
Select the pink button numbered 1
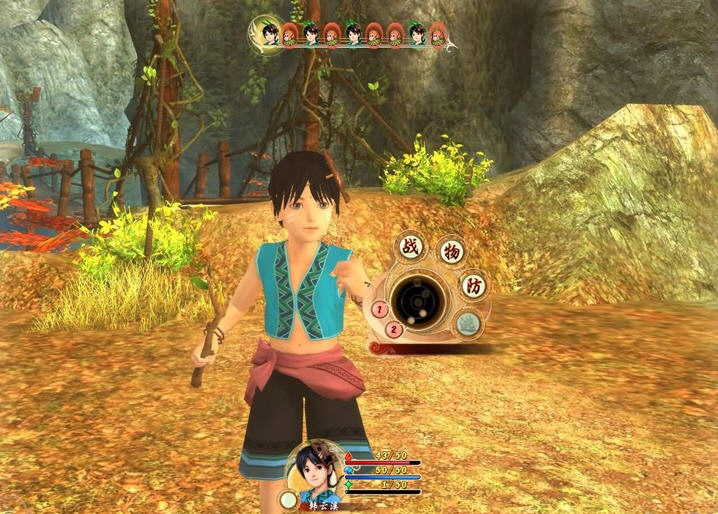[380, 310]
